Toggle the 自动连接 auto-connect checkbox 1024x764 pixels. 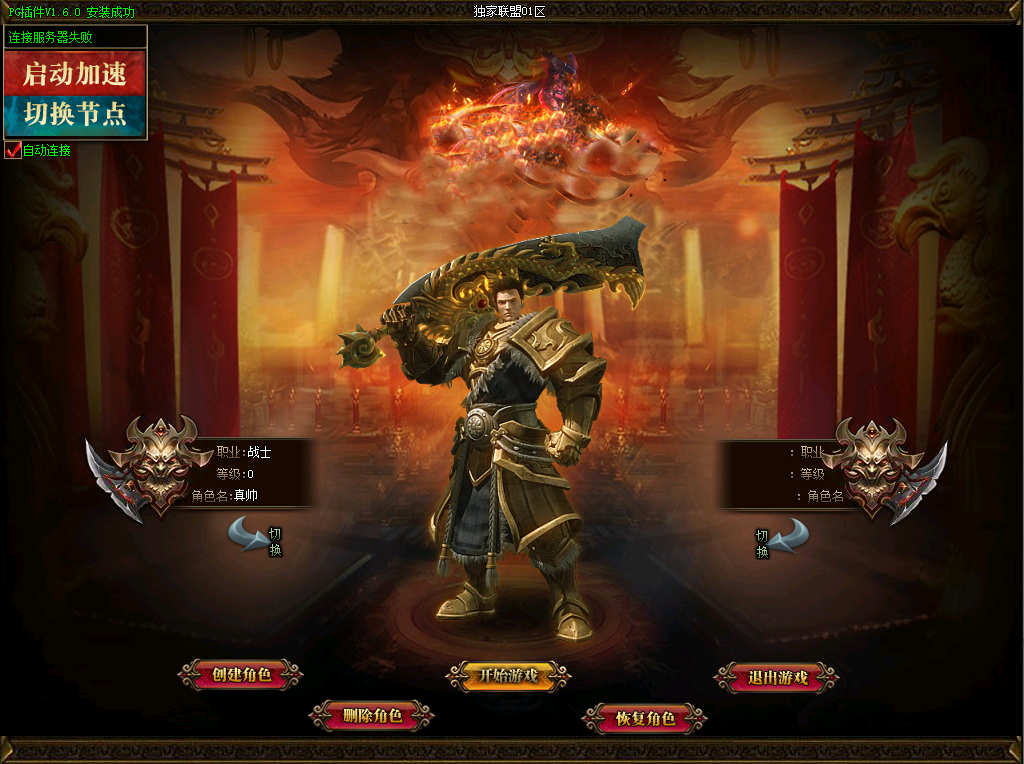tap(13, 151)
